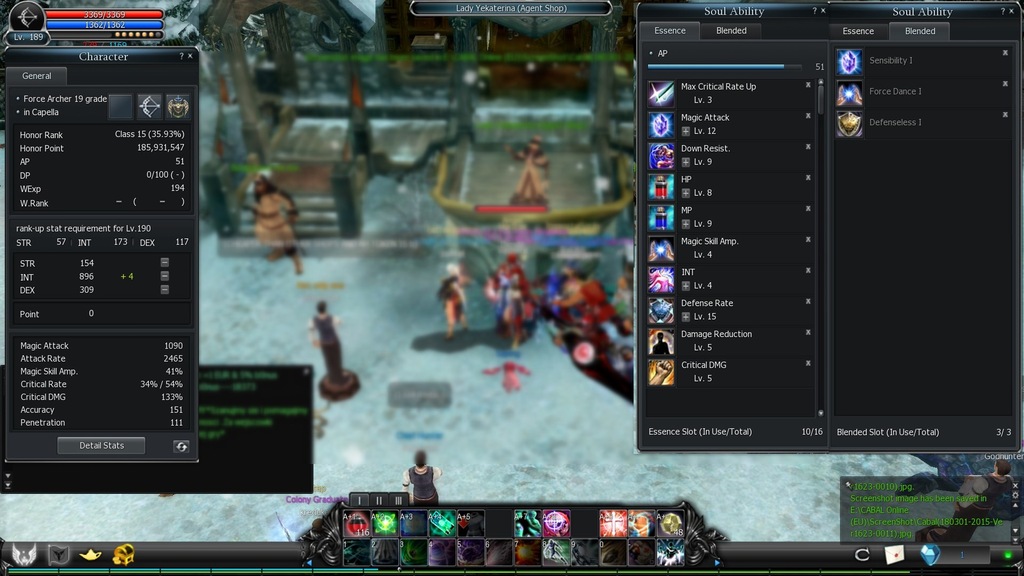Click the golden lamp icon in bottom bar
The height and width of the screenshot is (576, 1024).
[91, 554]
